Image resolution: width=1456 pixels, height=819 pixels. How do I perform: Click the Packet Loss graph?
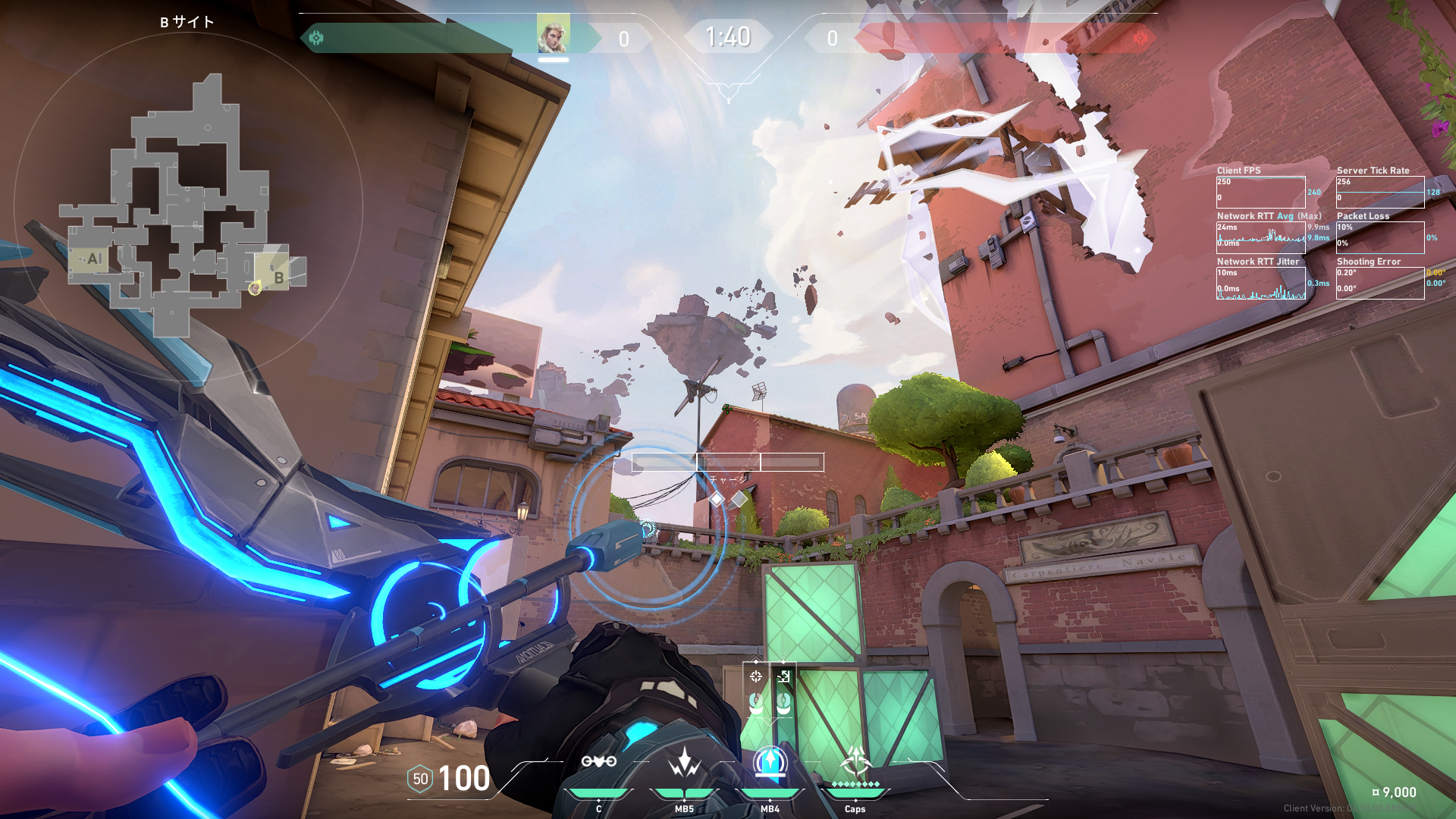coord(1380,237)
